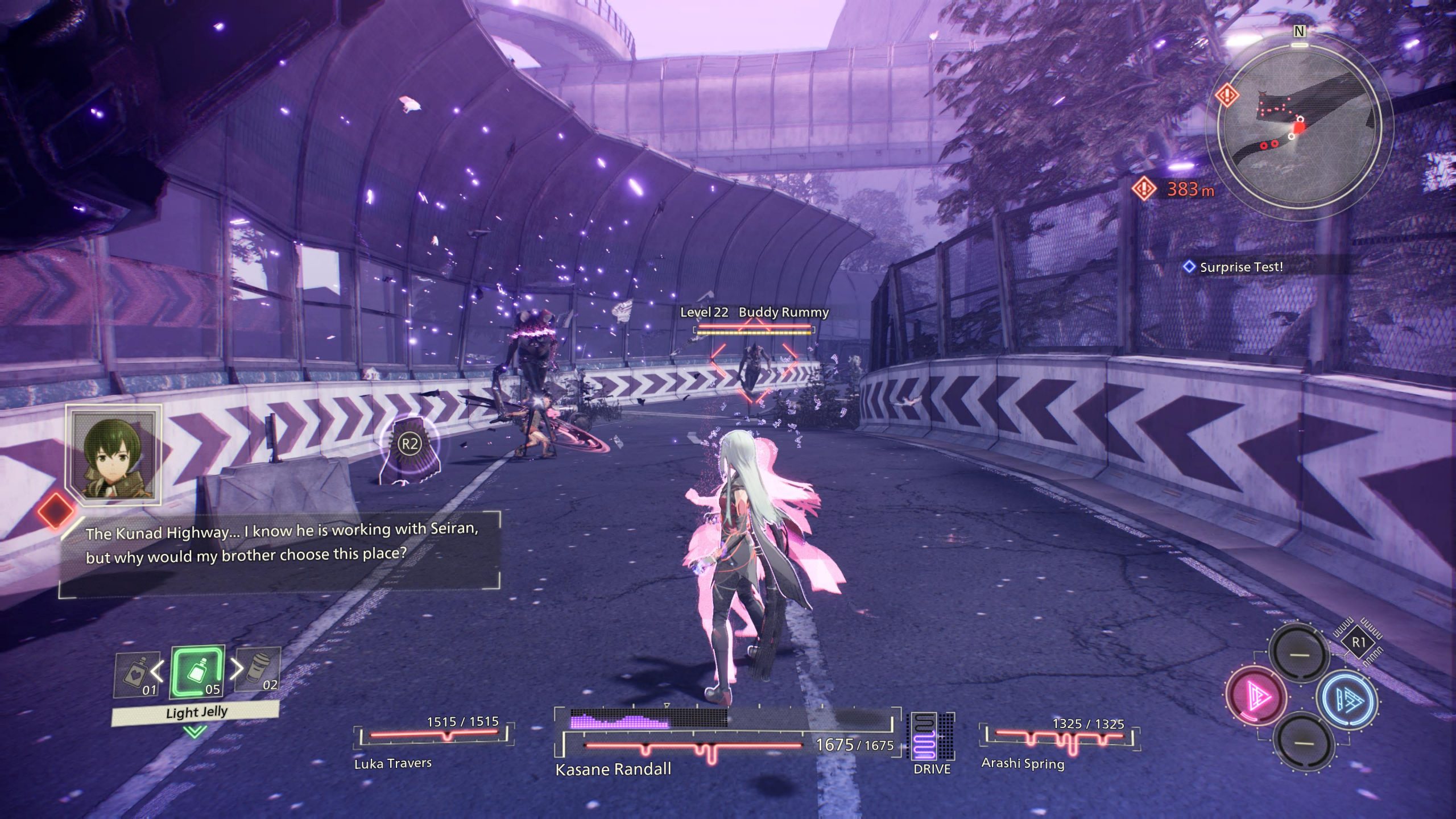Select the Drive gauge icon
This screenshot has width=1456, height=819.
click(x=932, y=736)
